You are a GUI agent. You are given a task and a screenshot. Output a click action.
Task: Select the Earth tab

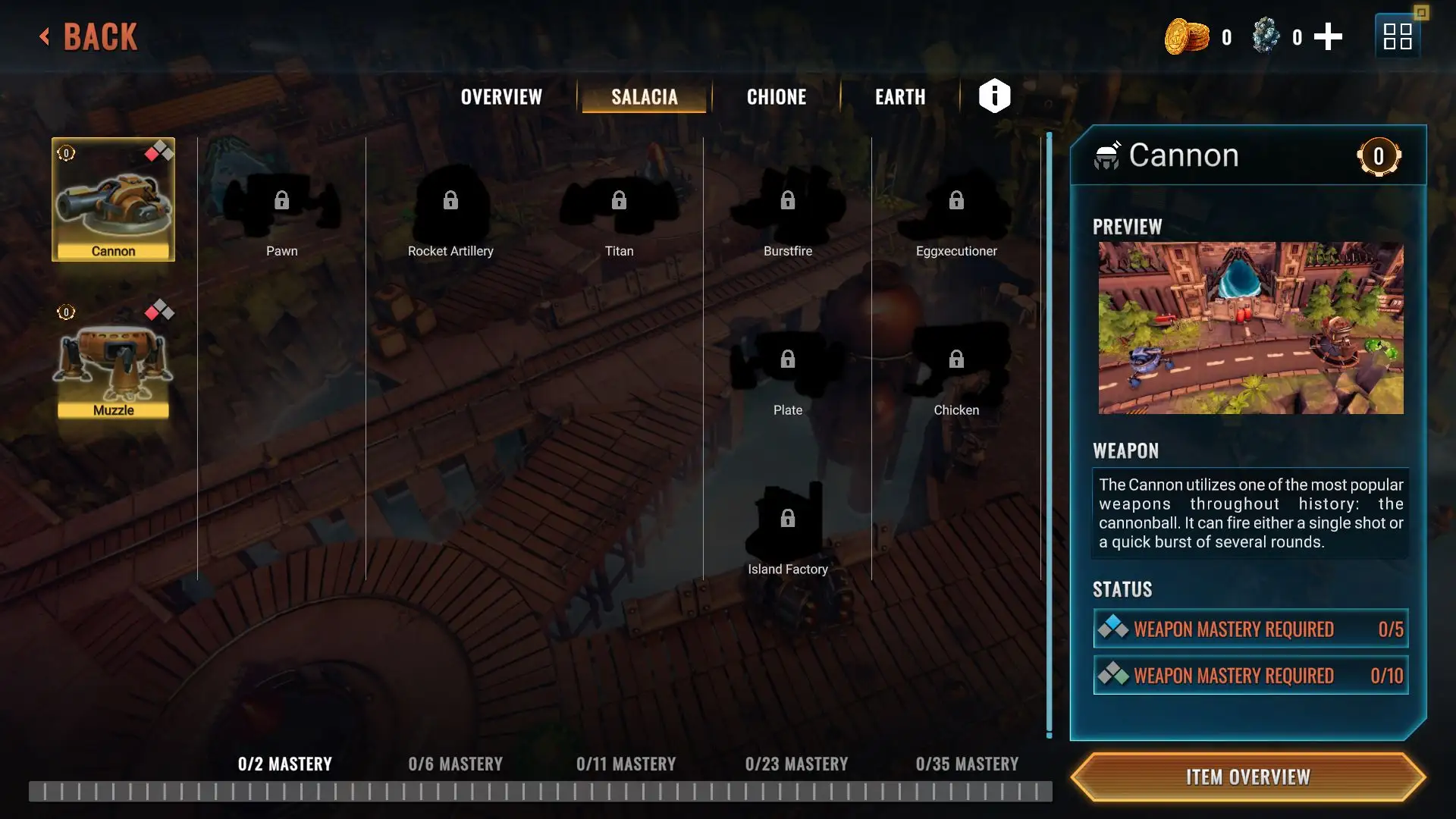click(900, 97)
